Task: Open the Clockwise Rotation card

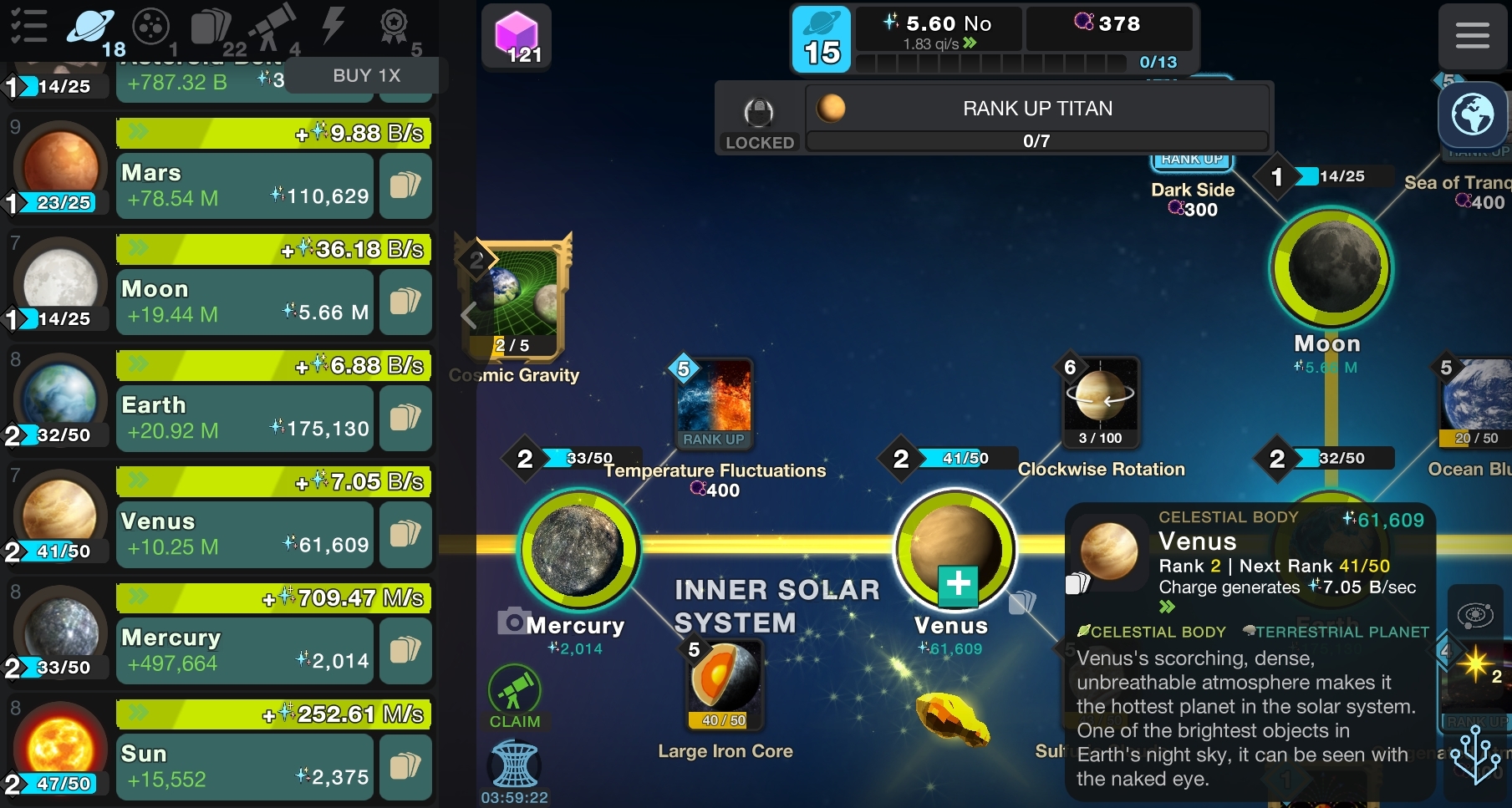Action: (x=1101, y=402)
